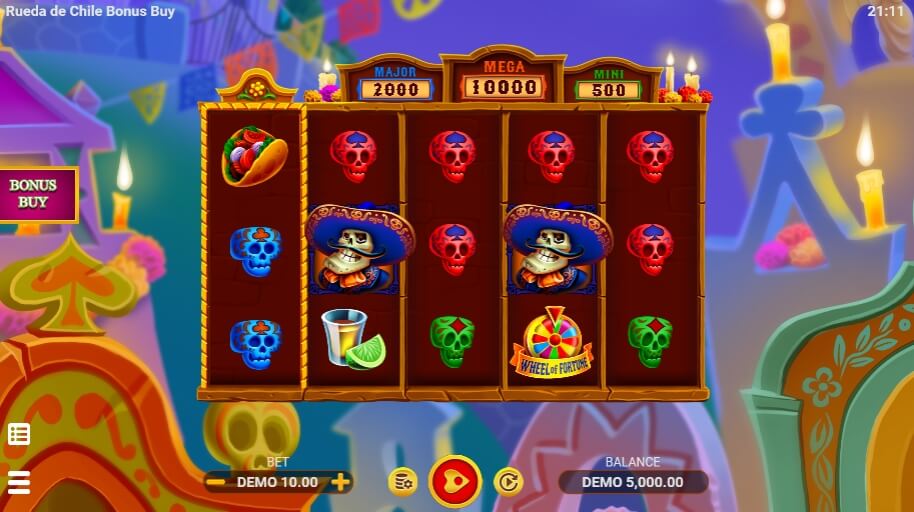The width and height of the screenshot is (914, 512).
Task: Decrease the bet with the minus button
Action: pyautogui.click(x=216, y=482)
